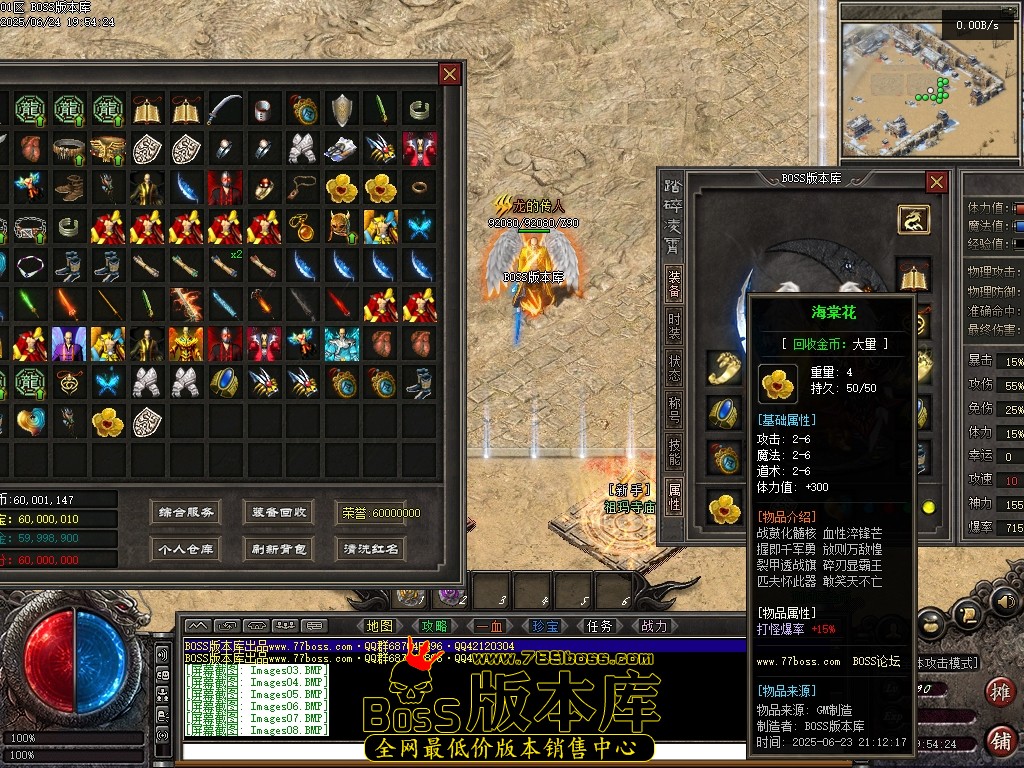Click the 珍宝 treasure button

tap(545, 627)
